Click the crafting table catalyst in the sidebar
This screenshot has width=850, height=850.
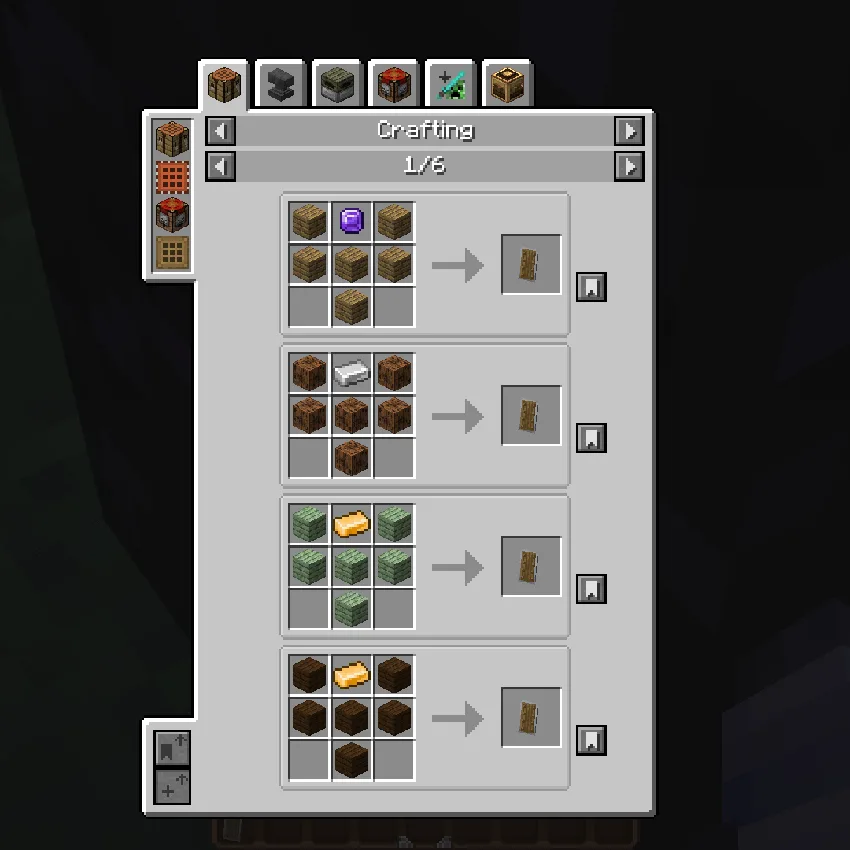172,140
